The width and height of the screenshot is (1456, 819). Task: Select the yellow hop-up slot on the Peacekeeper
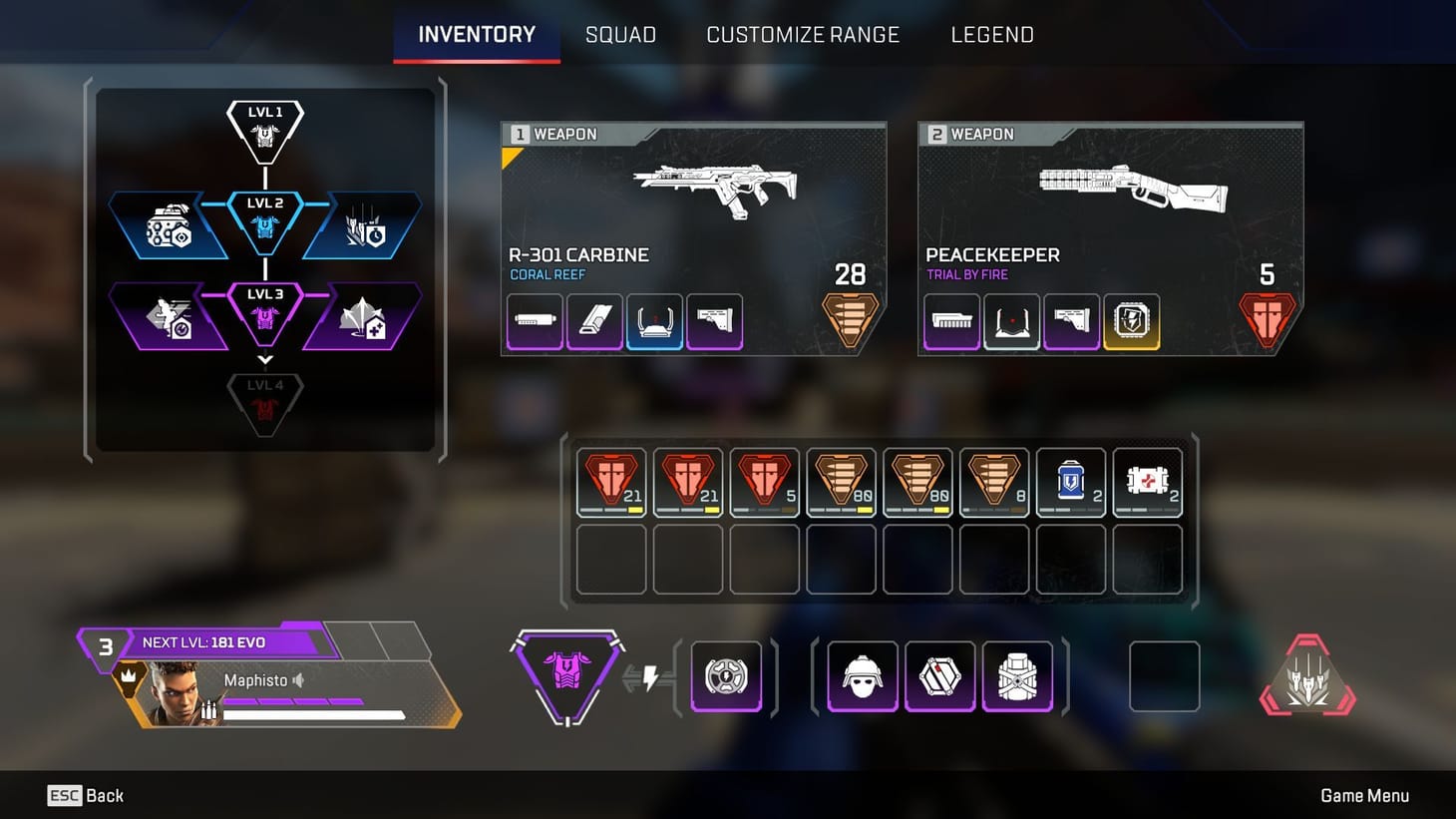coord(1132,321)
